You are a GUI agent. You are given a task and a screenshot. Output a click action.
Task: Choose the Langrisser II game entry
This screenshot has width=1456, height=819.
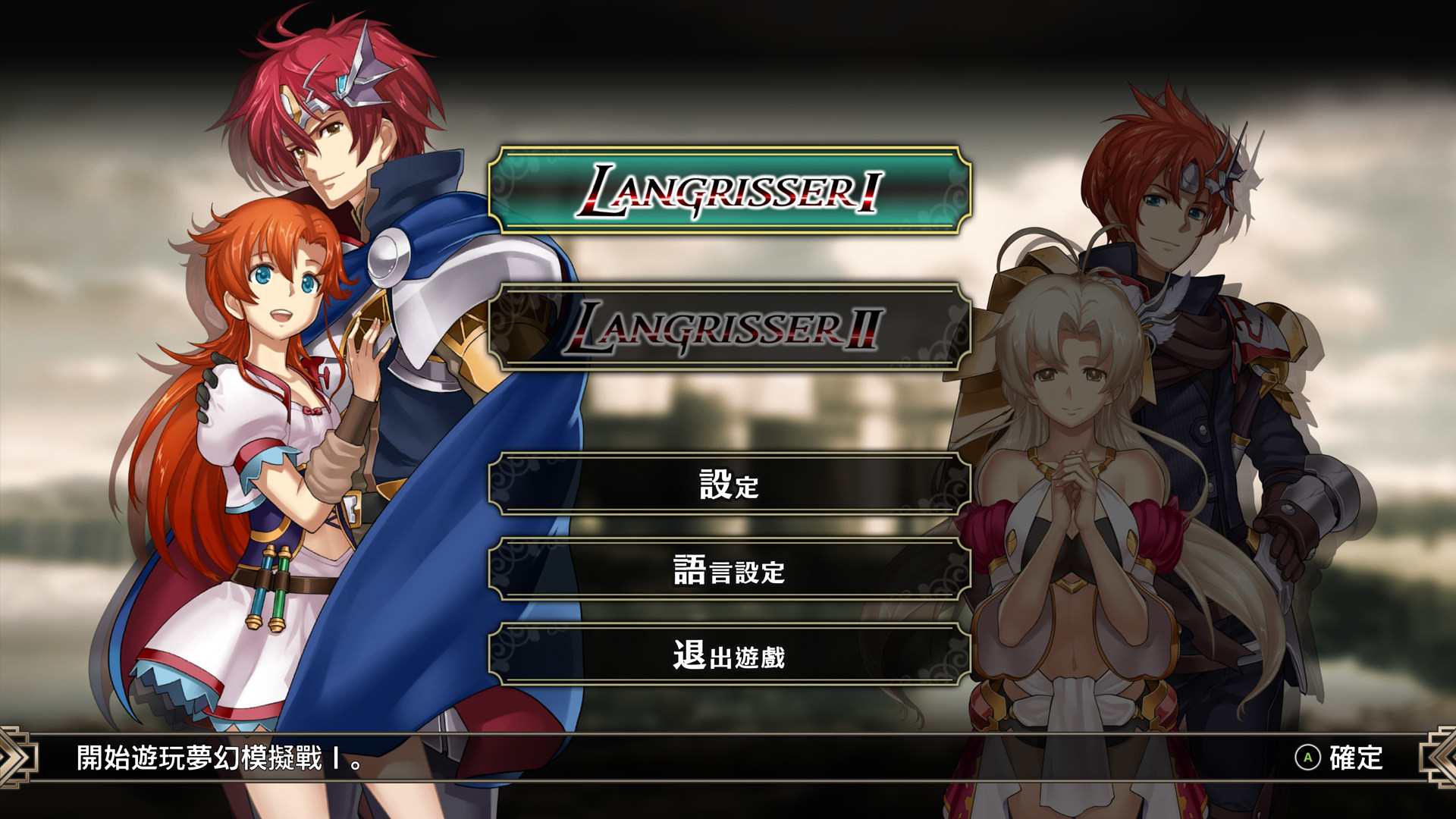[729, 327]
